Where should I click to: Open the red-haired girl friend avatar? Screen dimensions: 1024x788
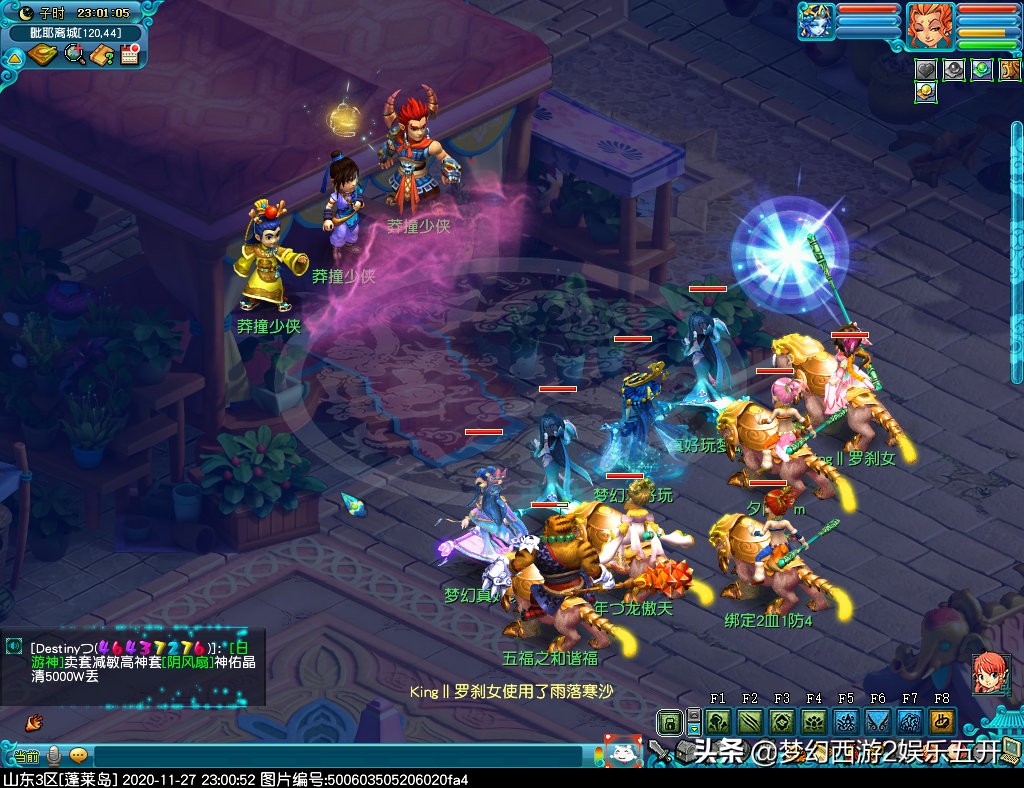[988, 673]
